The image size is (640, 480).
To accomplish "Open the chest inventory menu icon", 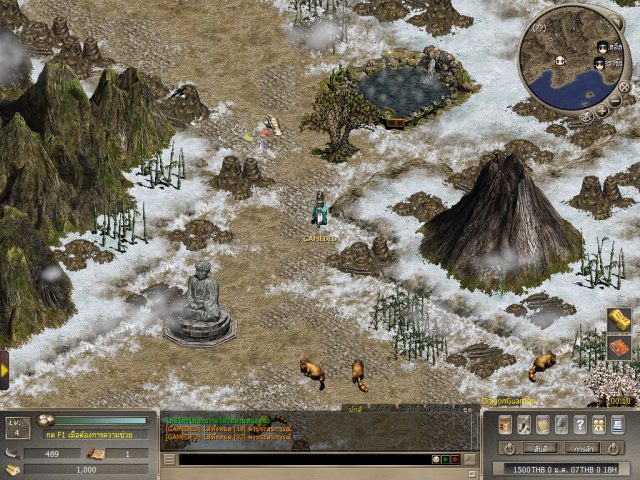I will [507, 424].
